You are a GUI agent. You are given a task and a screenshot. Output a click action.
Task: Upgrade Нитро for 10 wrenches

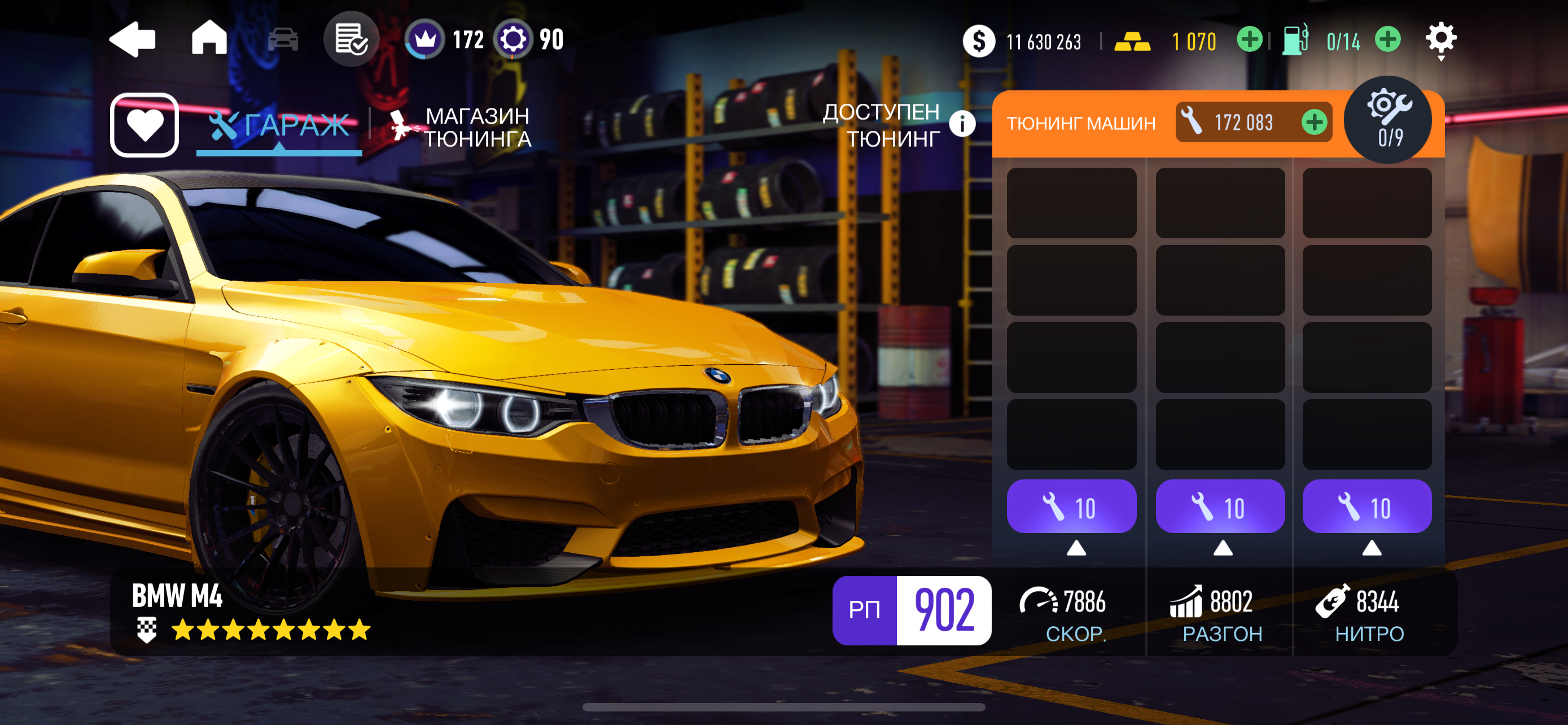pyautogui.click(x=1366, y=506)
